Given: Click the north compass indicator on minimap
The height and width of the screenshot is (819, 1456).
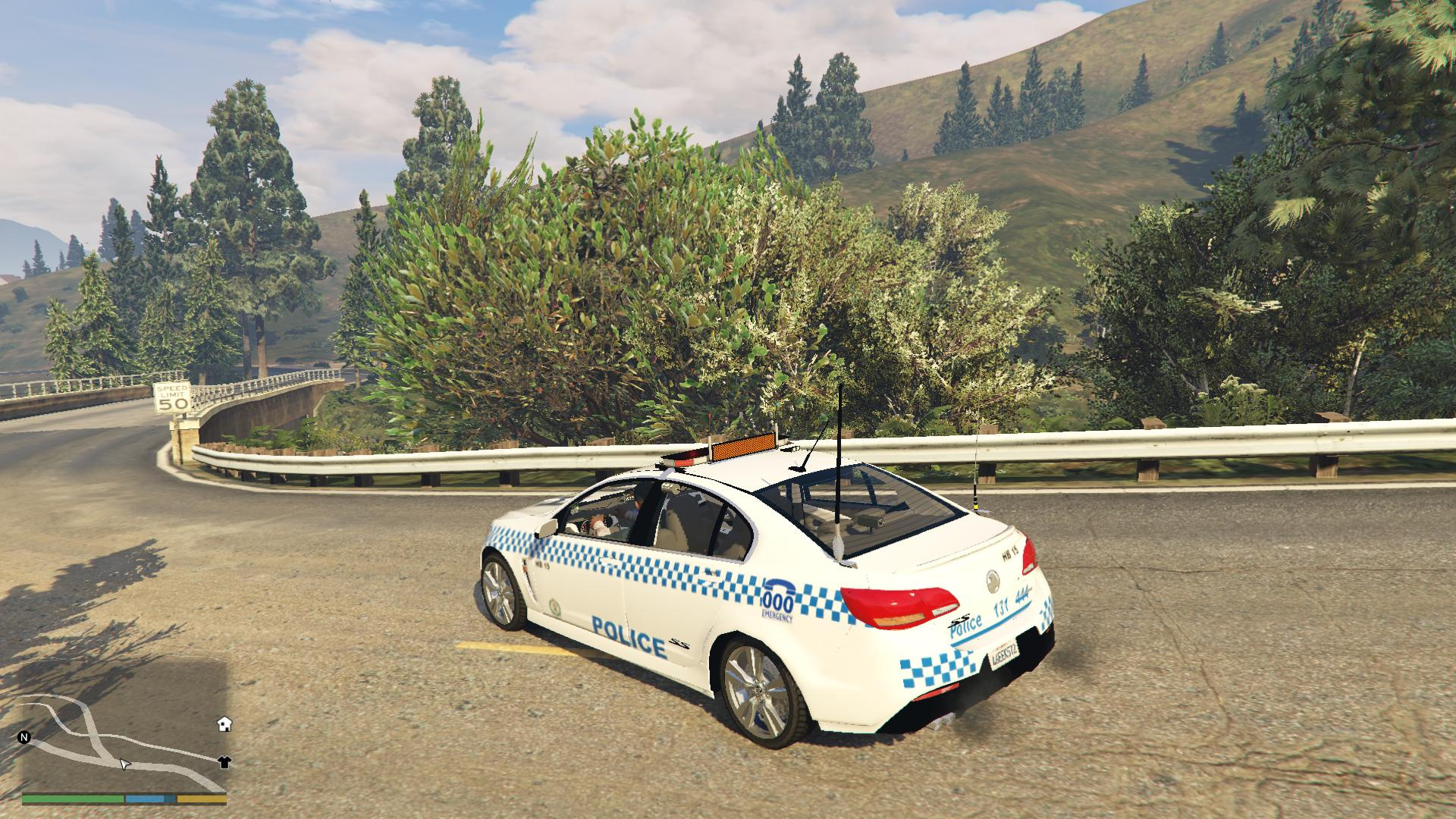Looking at the screenshot, I should tap(24, 736).
